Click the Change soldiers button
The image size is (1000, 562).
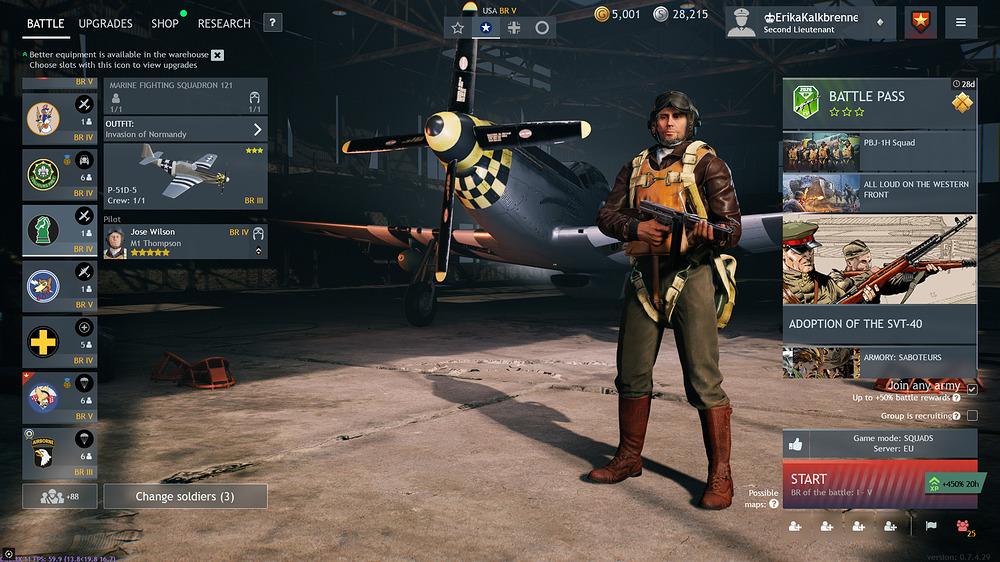(185, 496)
